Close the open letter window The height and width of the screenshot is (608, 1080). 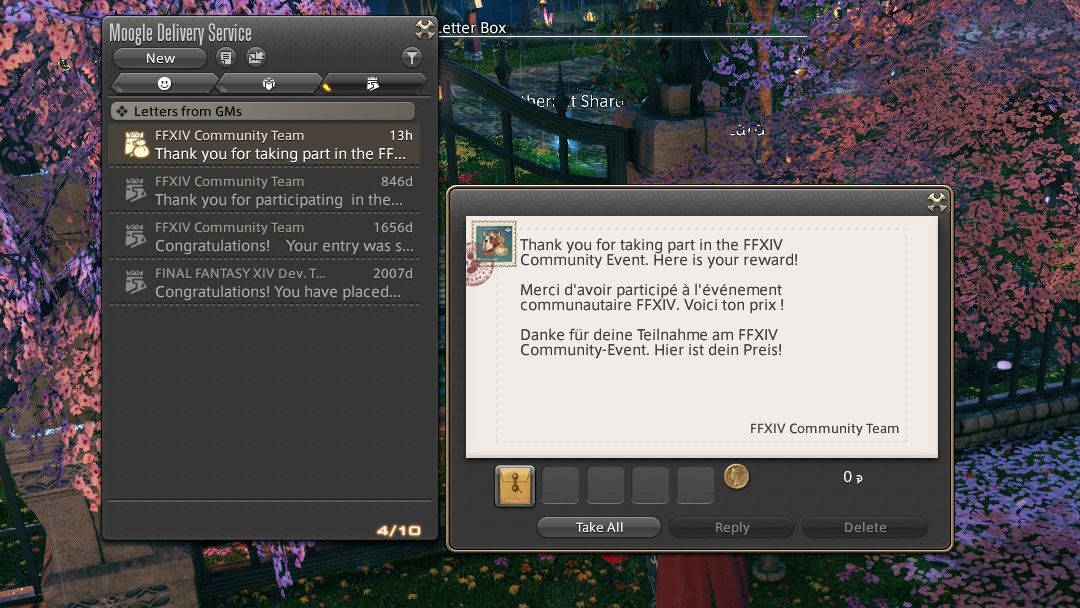click(937, 202)
